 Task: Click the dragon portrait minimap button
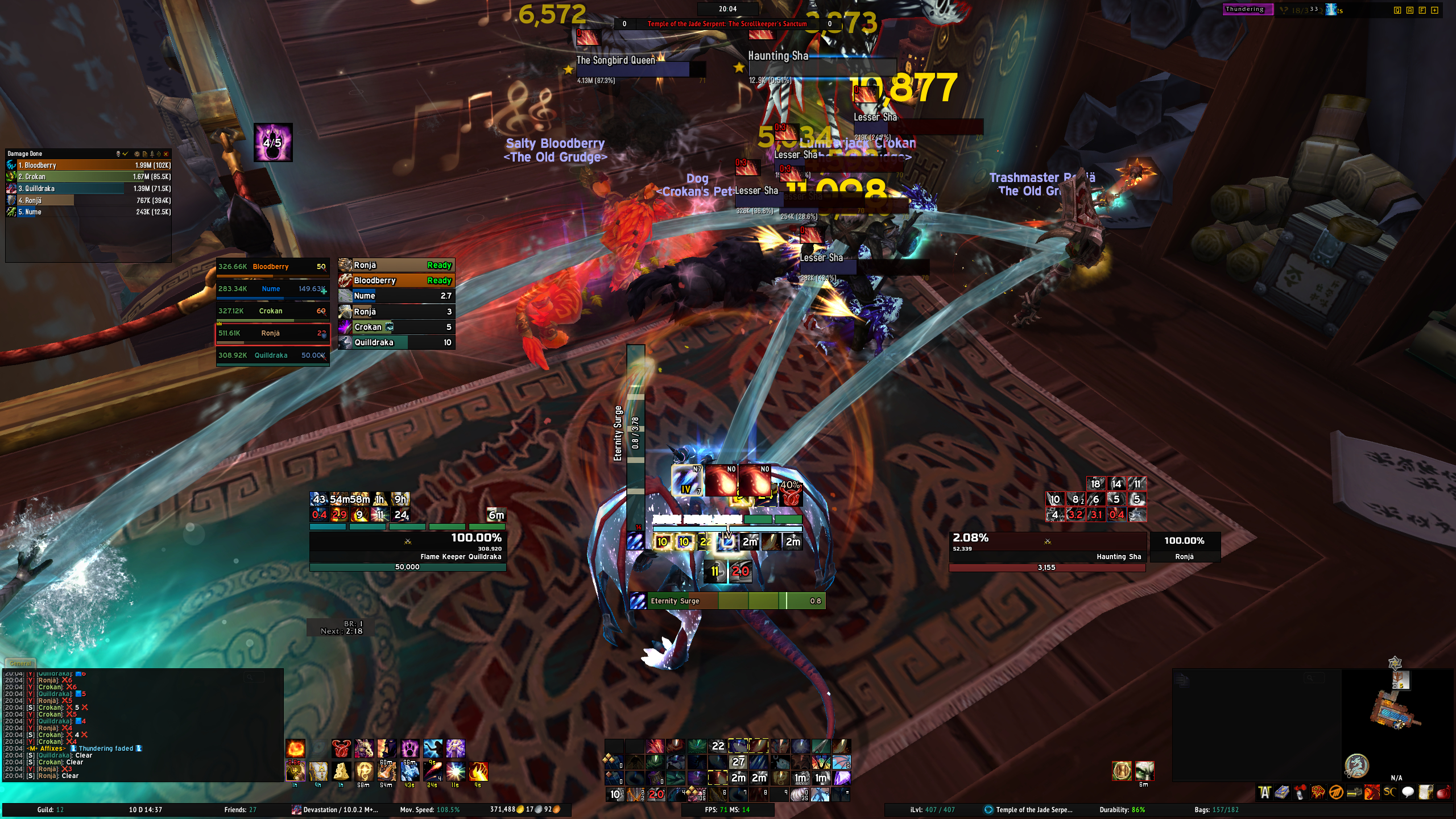pos(1356,765)
